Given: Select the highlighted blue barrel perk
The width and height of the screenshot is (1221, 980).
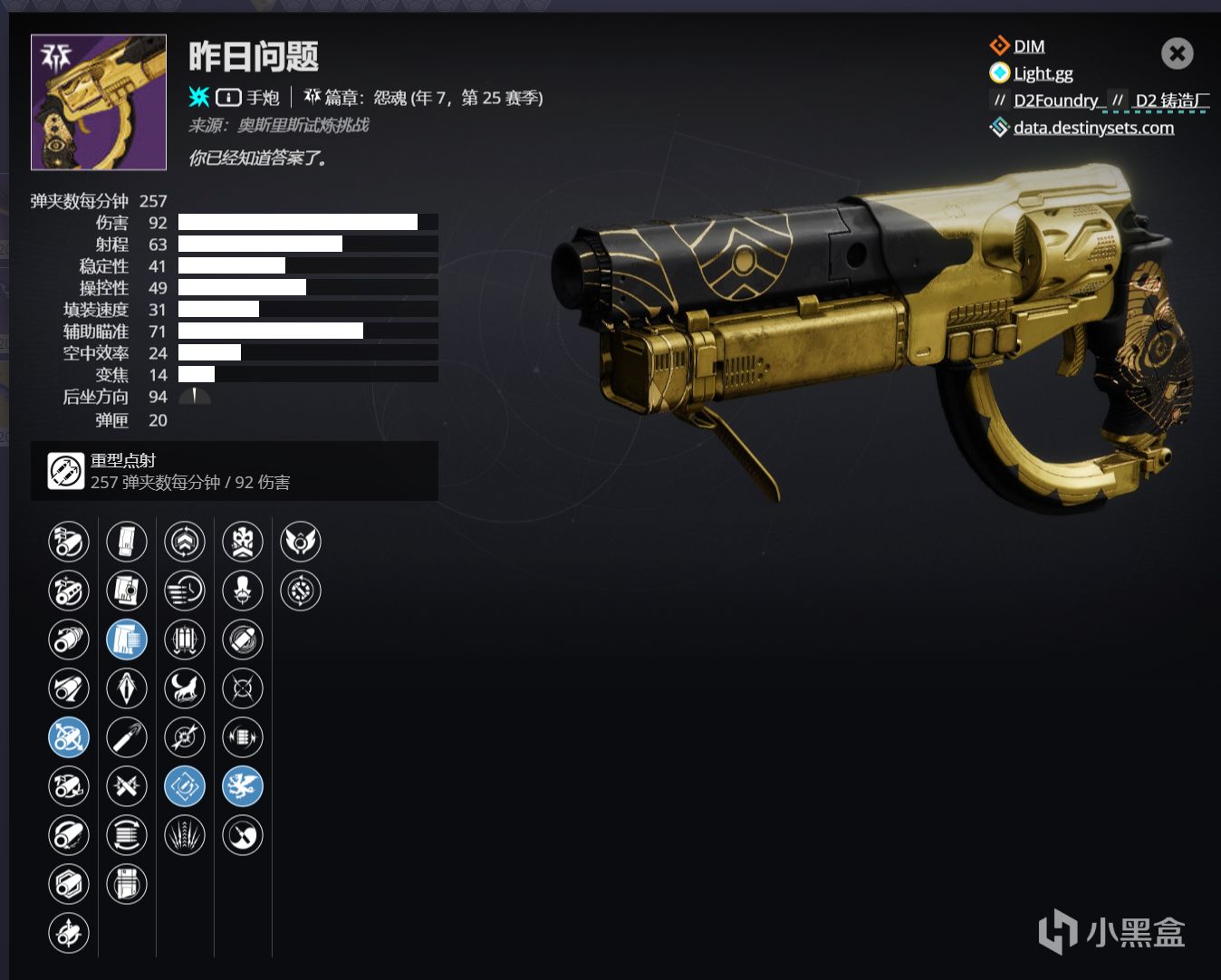Looking at the screenshot, I should [69, 737].
